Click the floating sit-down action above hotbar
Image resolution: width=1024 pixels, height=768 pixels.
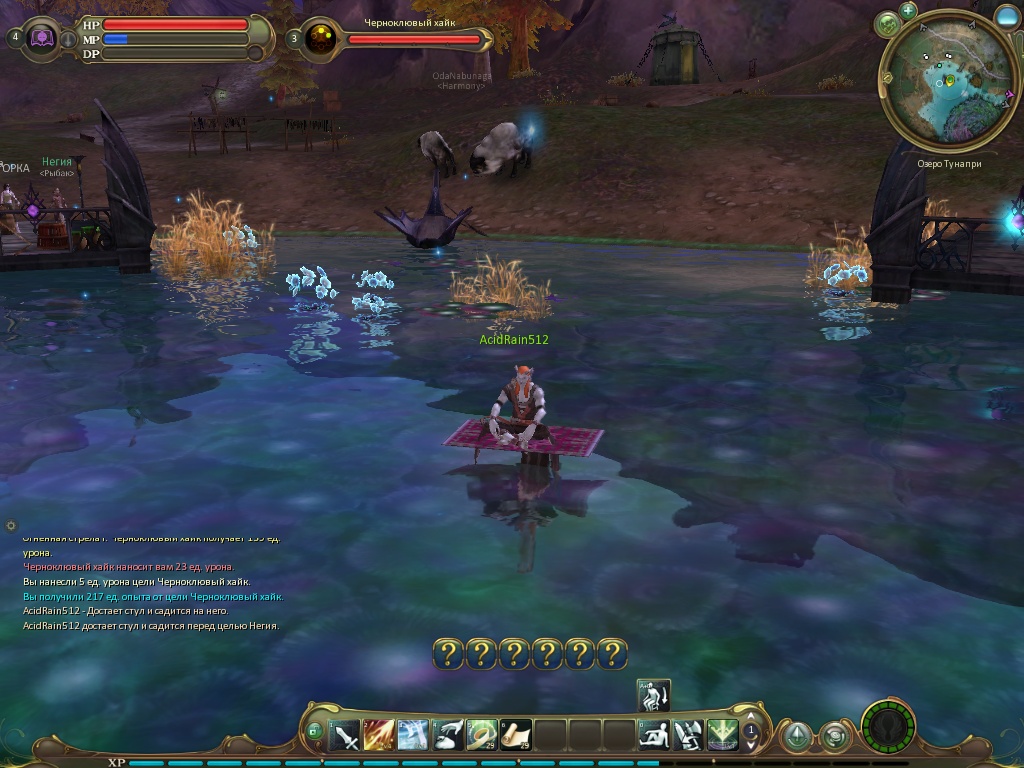[x=654, y=695]
